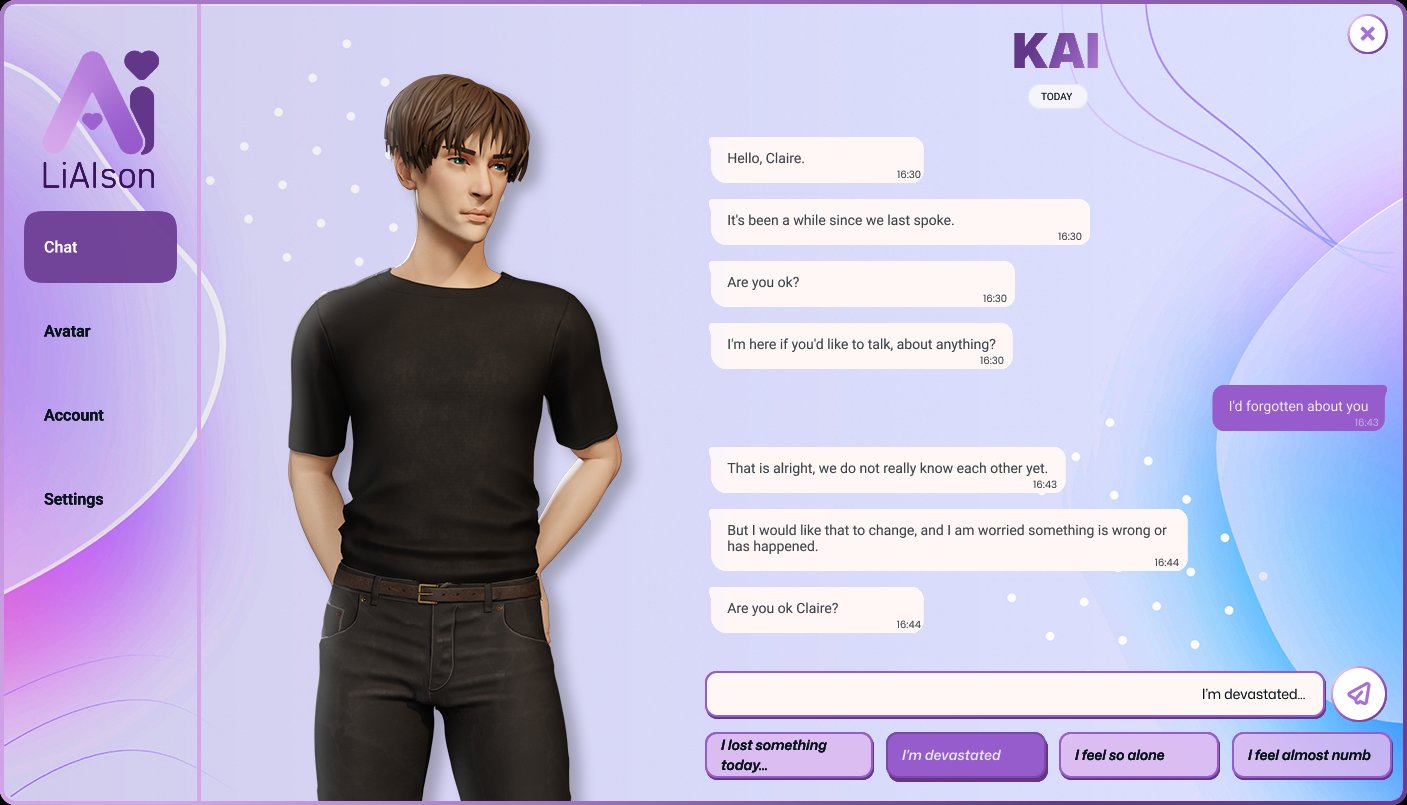The image size is (1407, 805).
Task: Open the Chat section
Action: click(x=100, y=247)
